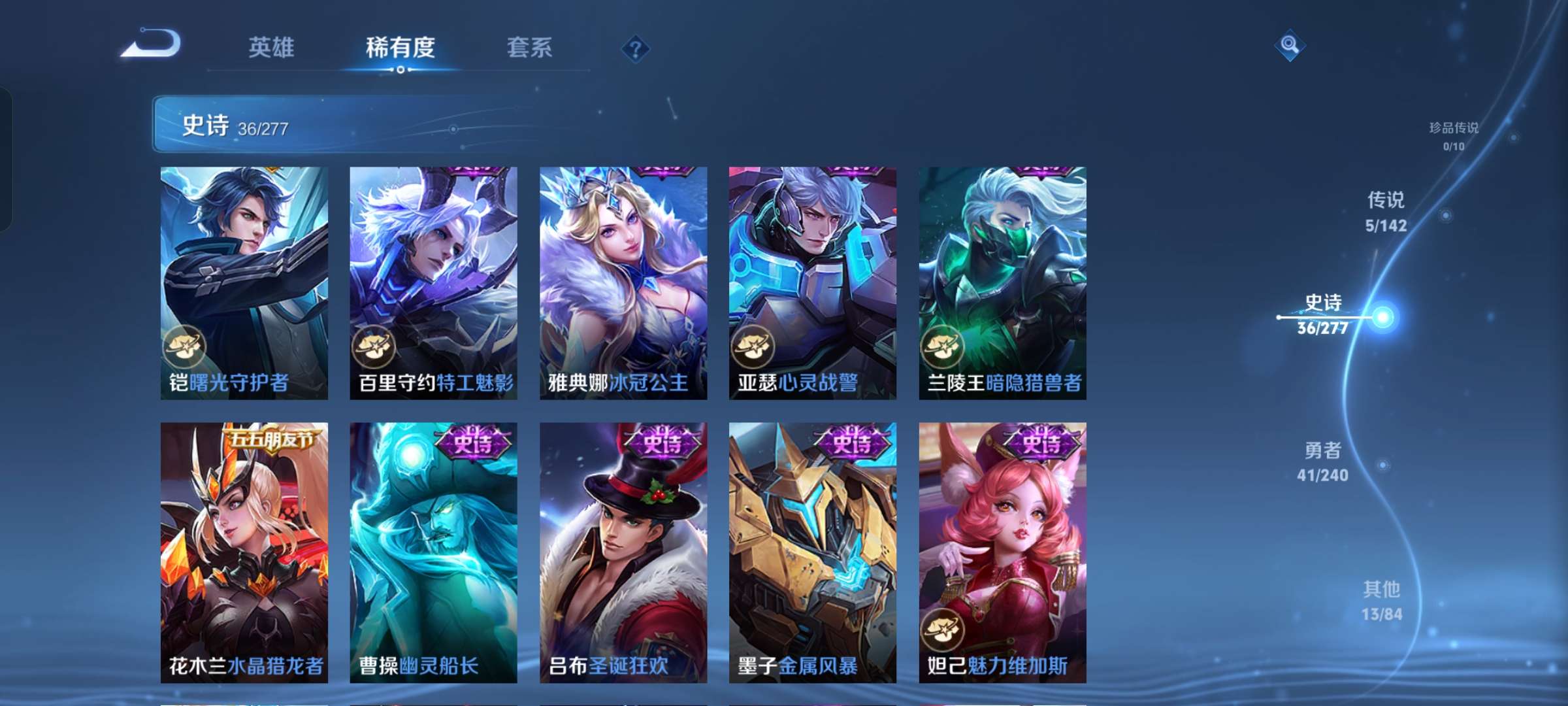
Task: Open the search magnifier icon at top right
Action: tap(1290, 46)
